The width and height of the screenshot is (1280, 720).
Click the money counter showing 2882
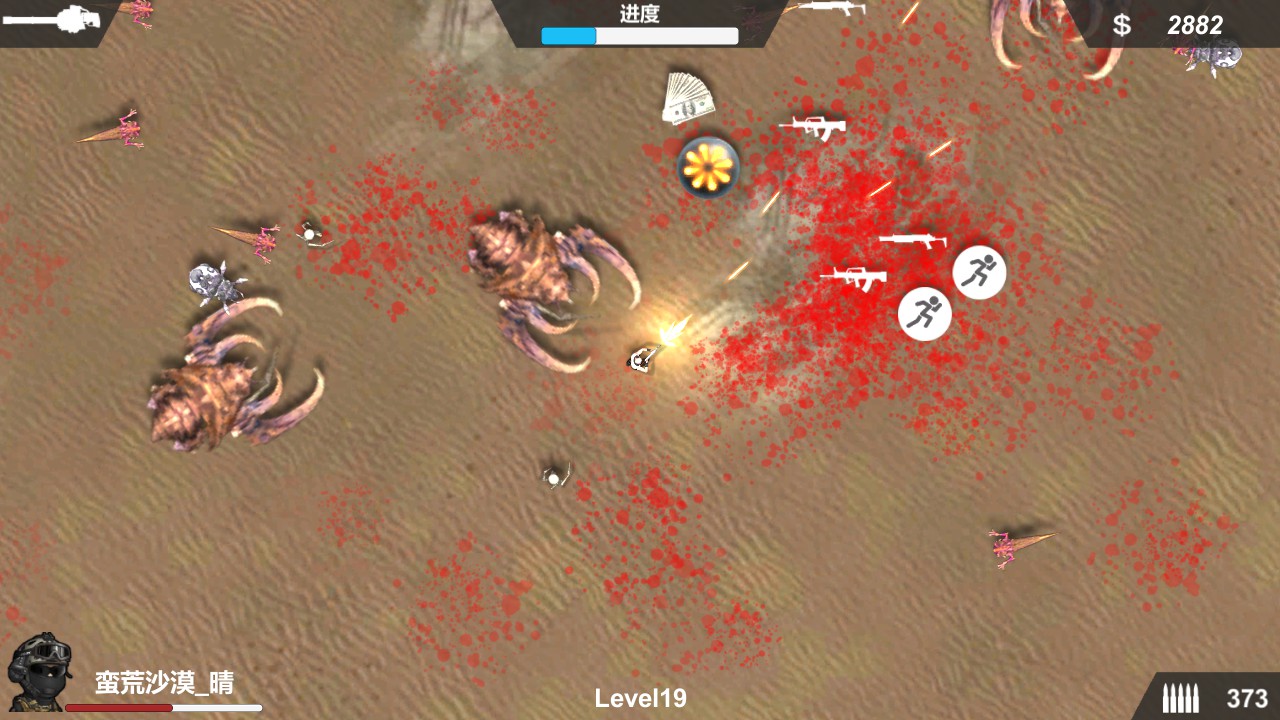(x=1196, y=26)
